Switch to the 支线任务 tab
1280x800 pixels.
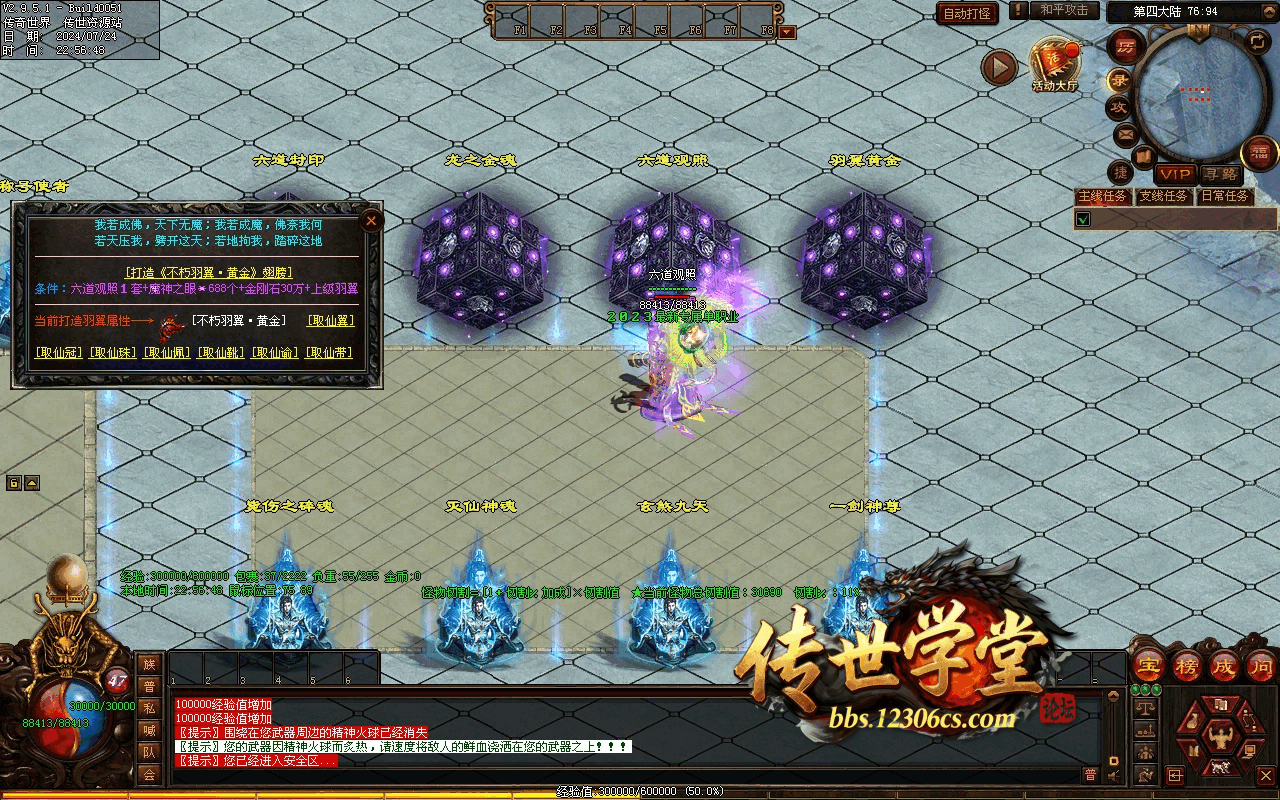point(1164,196)
